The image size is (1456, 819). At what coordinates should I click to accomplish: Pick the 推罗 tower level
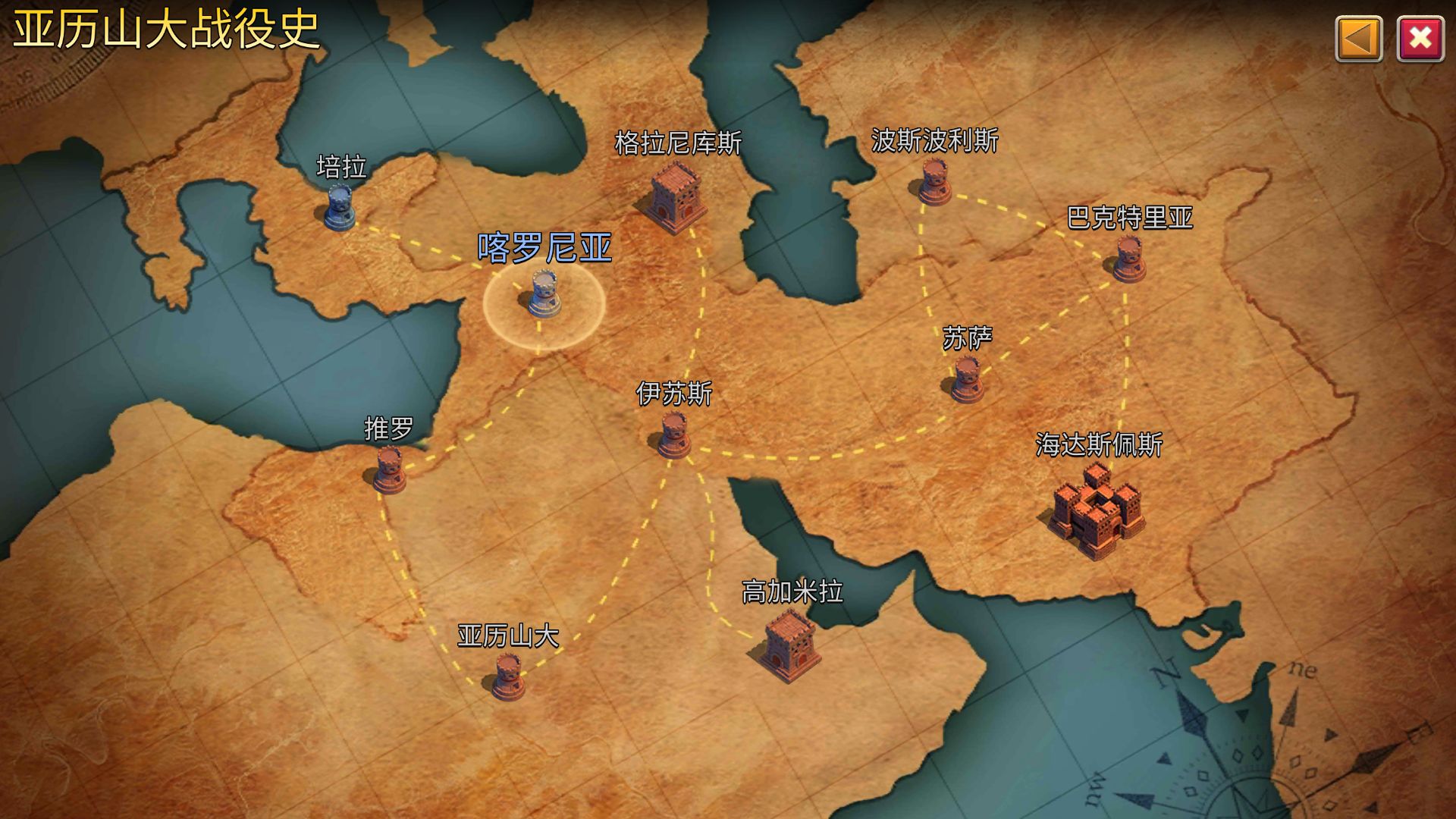[x=389, y=469]
